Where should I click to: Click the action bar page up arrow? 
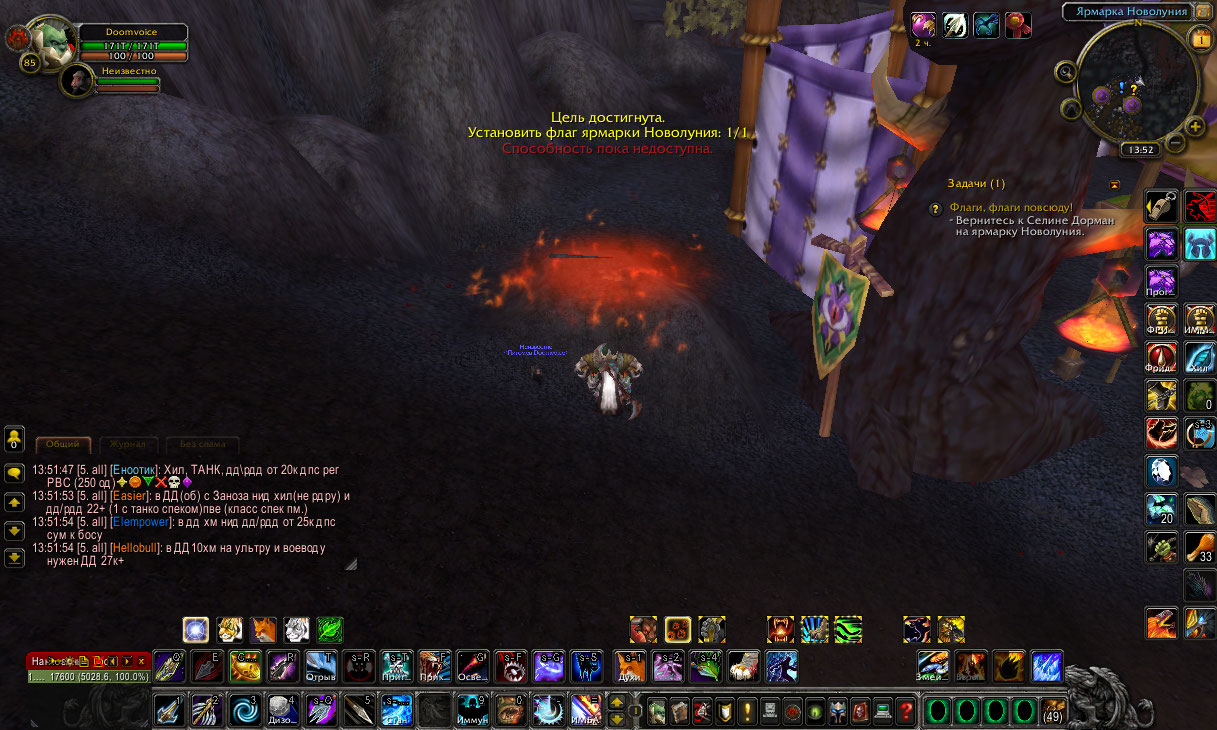(617, 702)
